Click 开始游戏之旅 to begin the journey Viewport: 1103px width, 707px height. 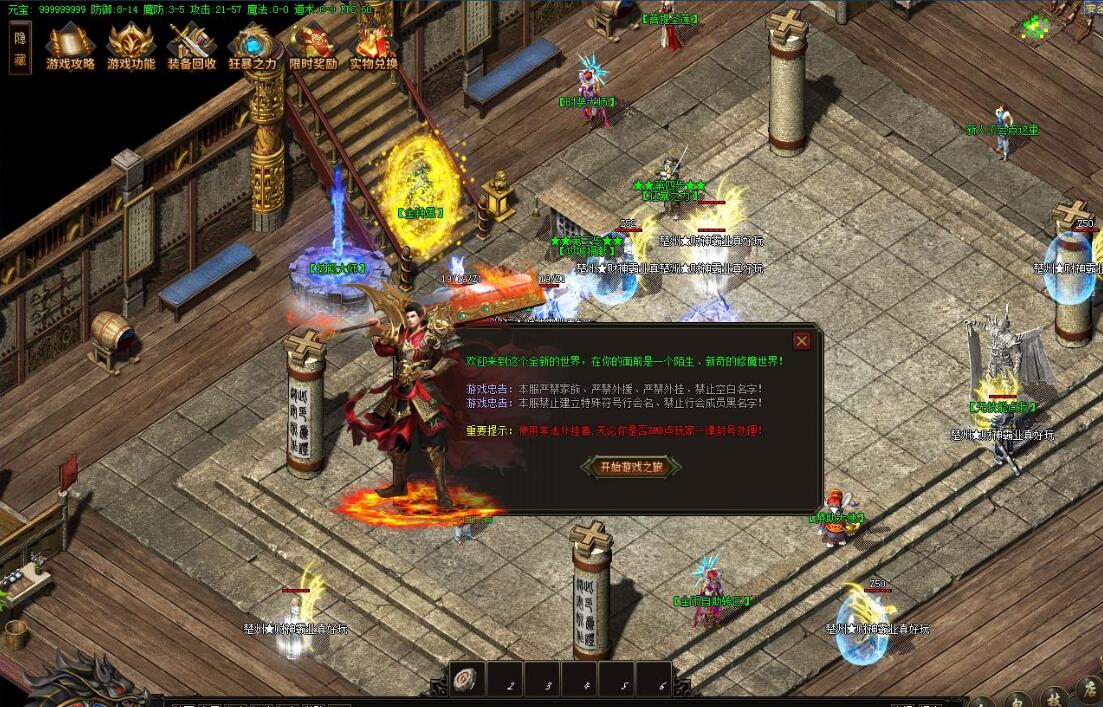[631, 467]
